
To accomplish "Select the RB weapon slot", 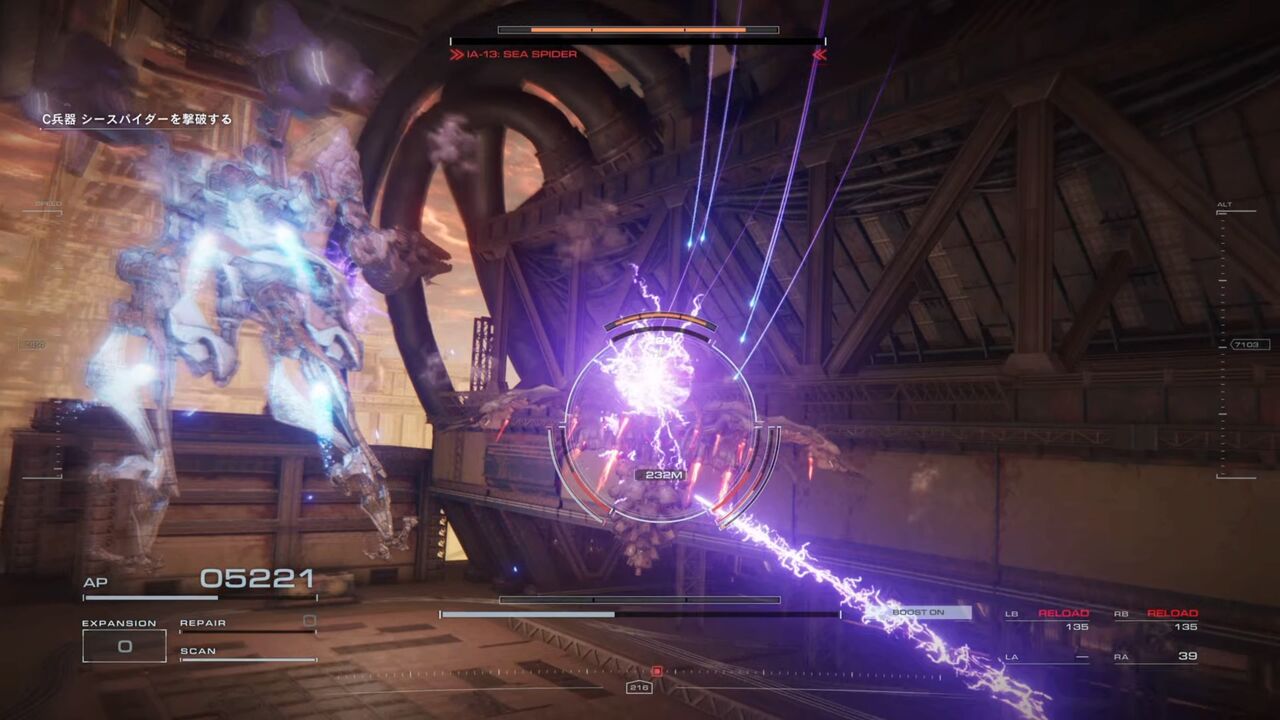I will pyautogui.click(x=1156, y=620).
